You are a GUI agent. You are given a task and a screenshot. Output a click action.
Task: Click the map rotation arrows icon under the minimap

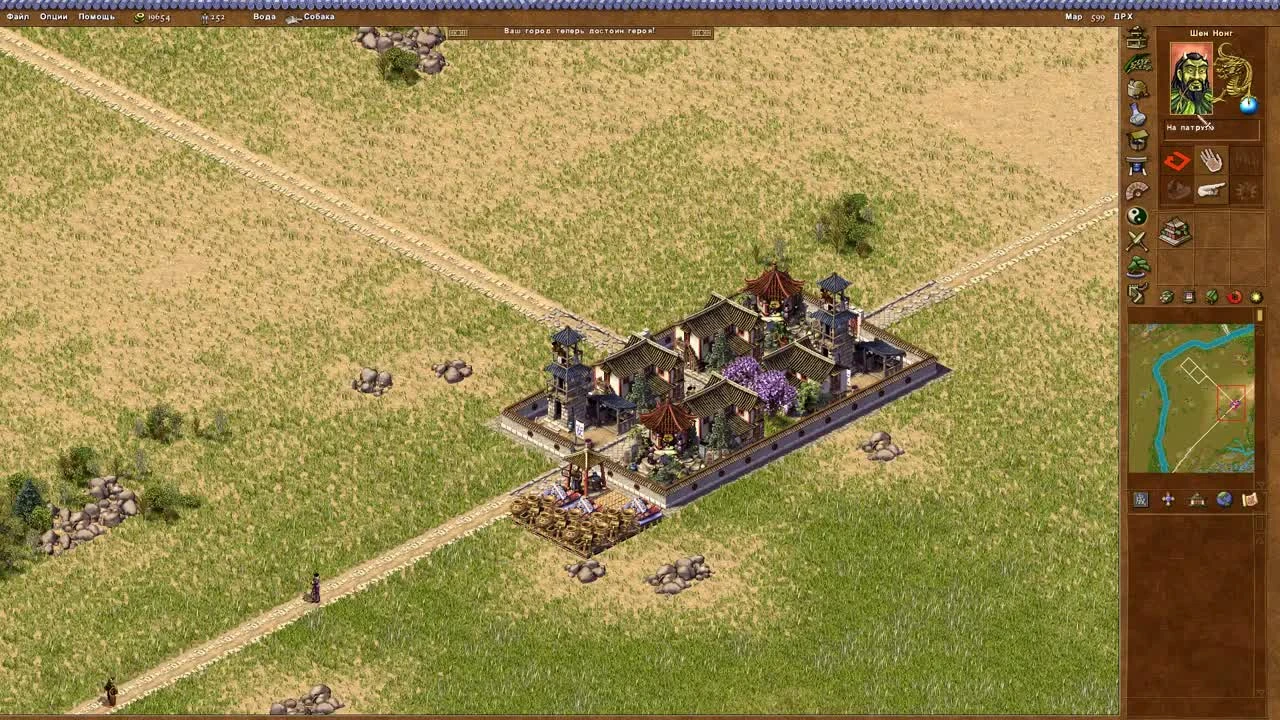1168,499
